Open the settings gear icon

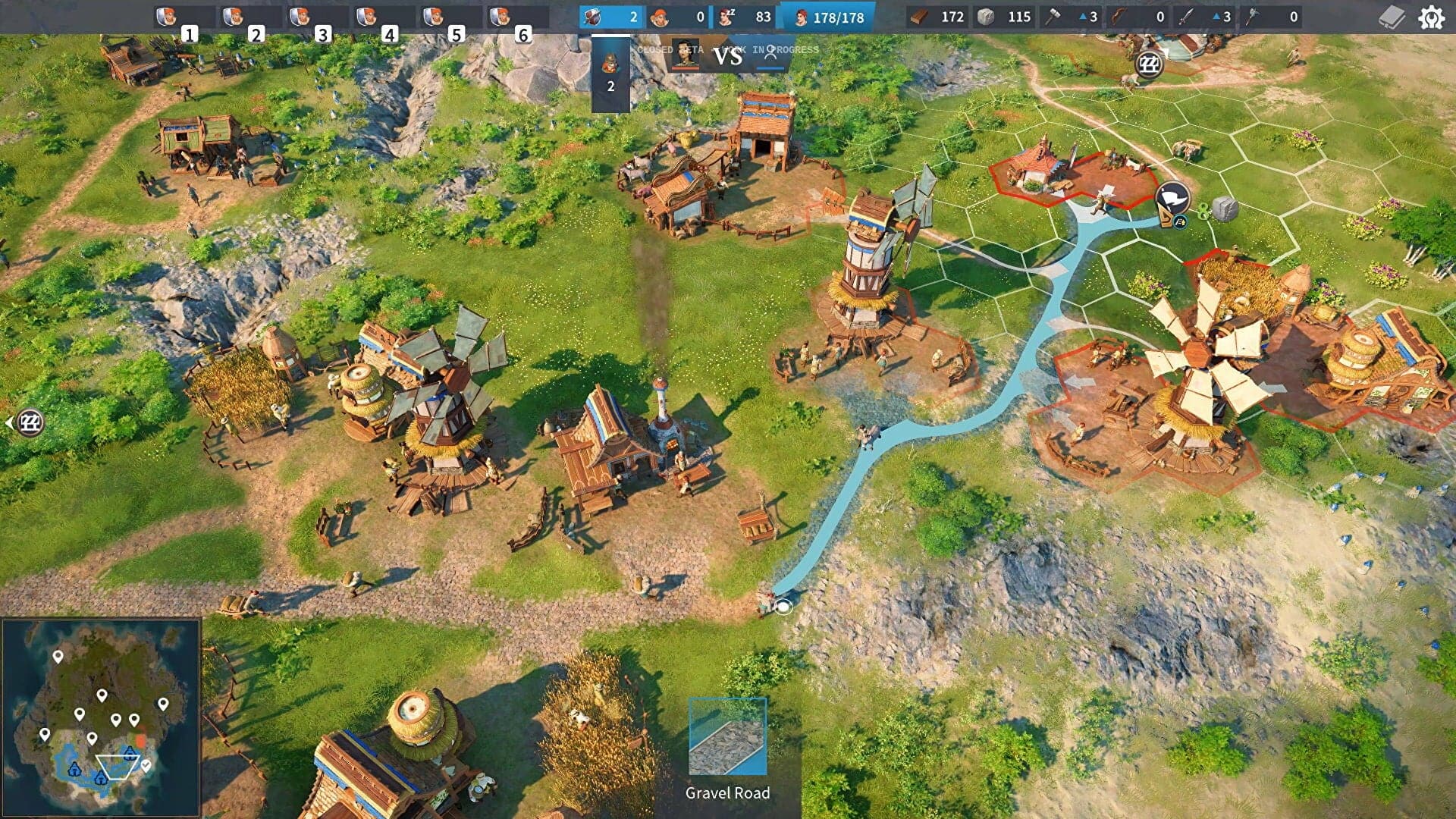click(x=1432, y=17)
